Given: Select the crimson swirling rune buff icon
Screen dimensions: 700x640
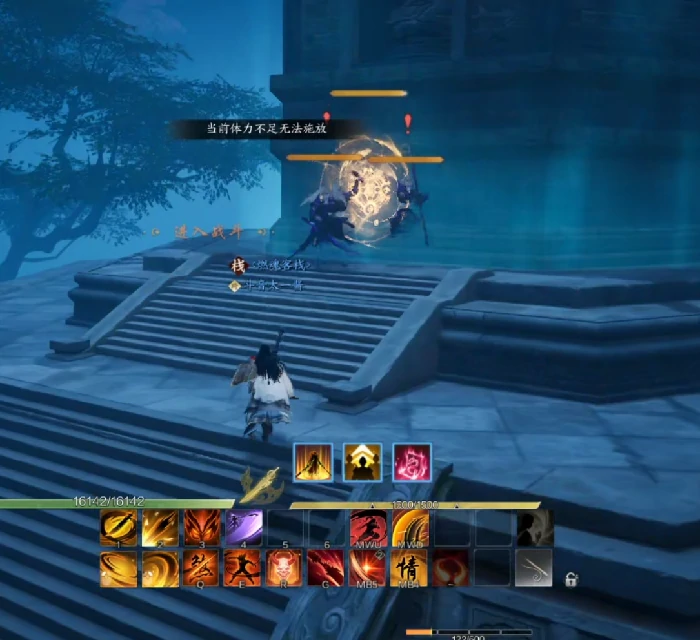Looking at the screenshot, I should (411, 462).
